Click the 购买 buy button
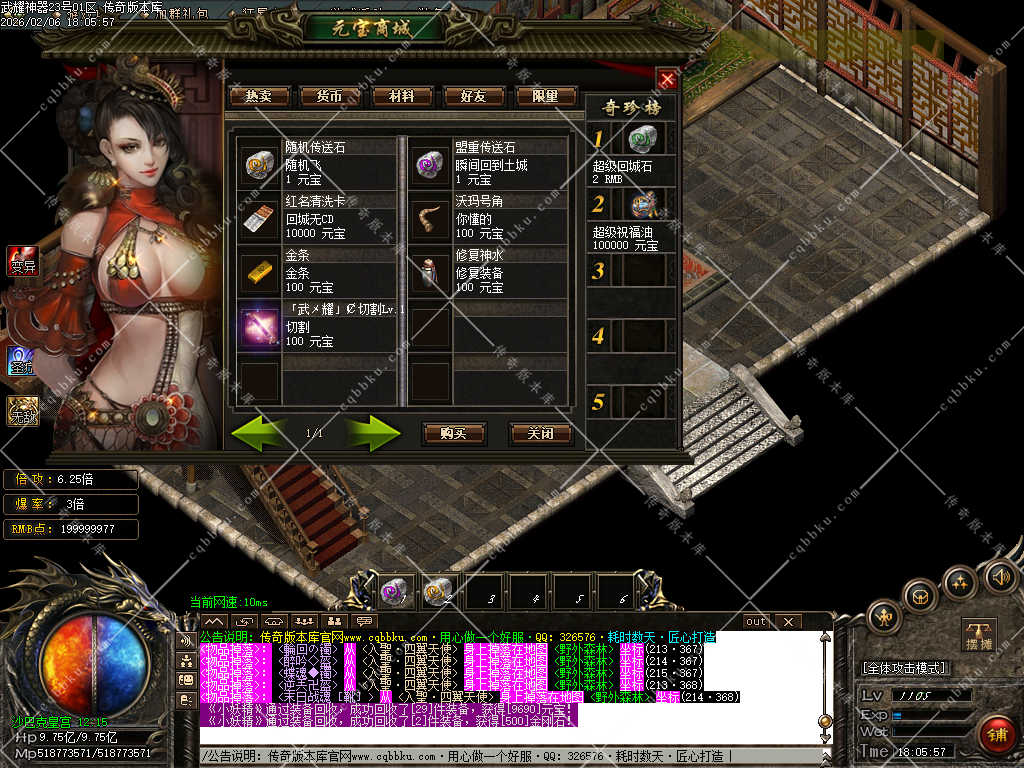The image size is (1024, 768). 454,433
